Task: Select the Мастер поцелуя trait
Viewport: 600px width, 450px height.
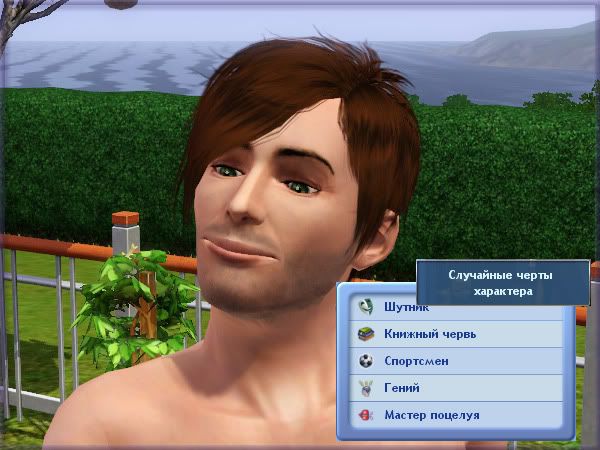Action: click(x=455, y=414)
